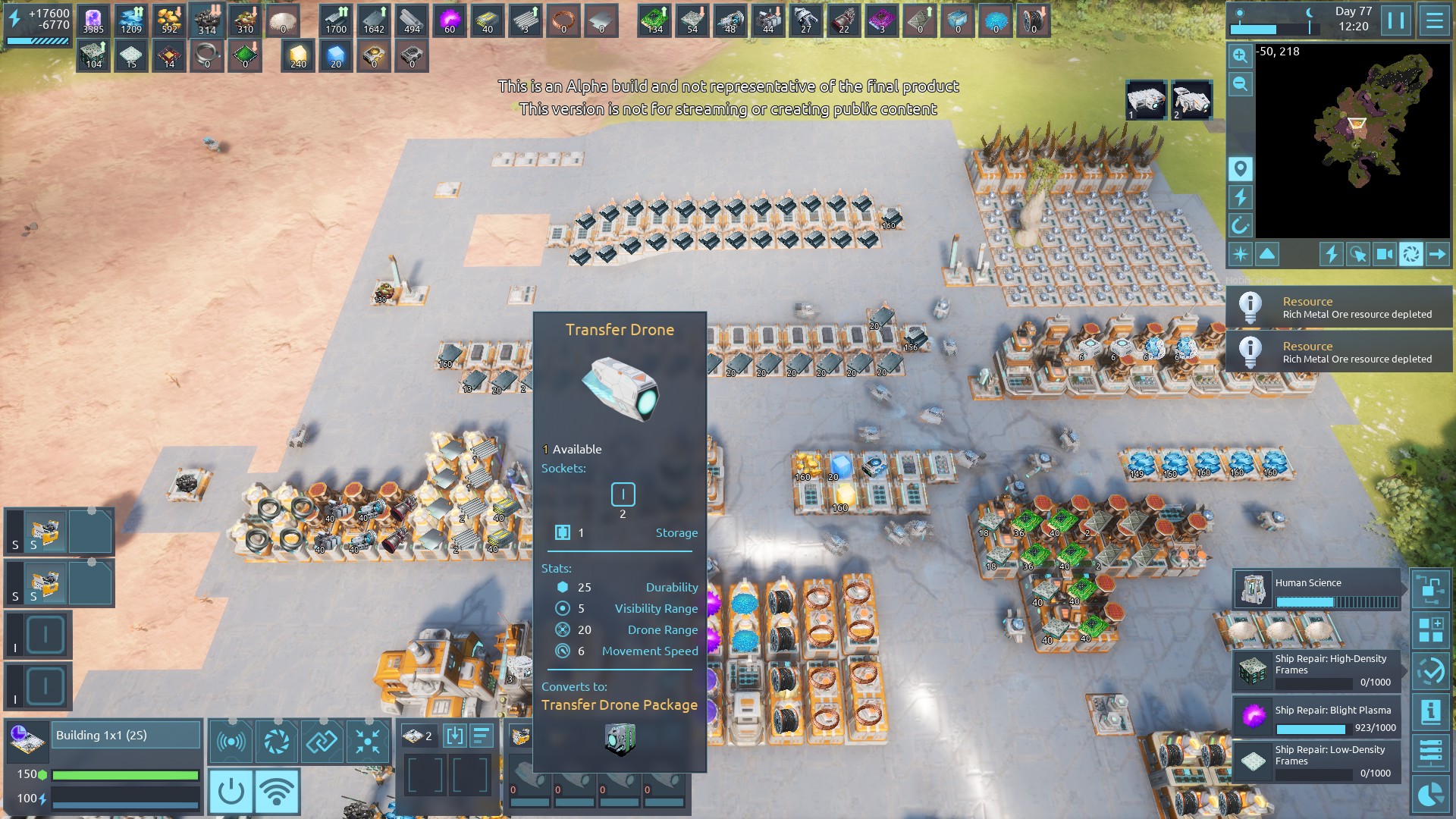Screen dimensions: 1456x819
Task: Open the tech tree diagram button
Action: (x=1431, y=589)
